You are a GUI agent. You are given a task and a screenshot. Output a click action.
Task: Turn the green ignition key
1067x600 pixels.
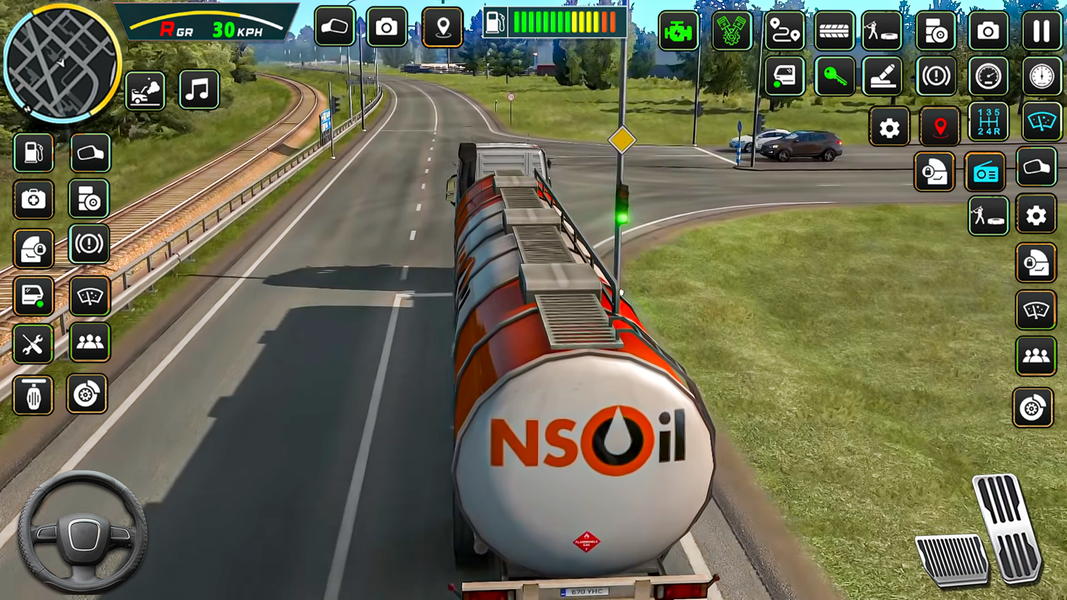pos(834,77)
